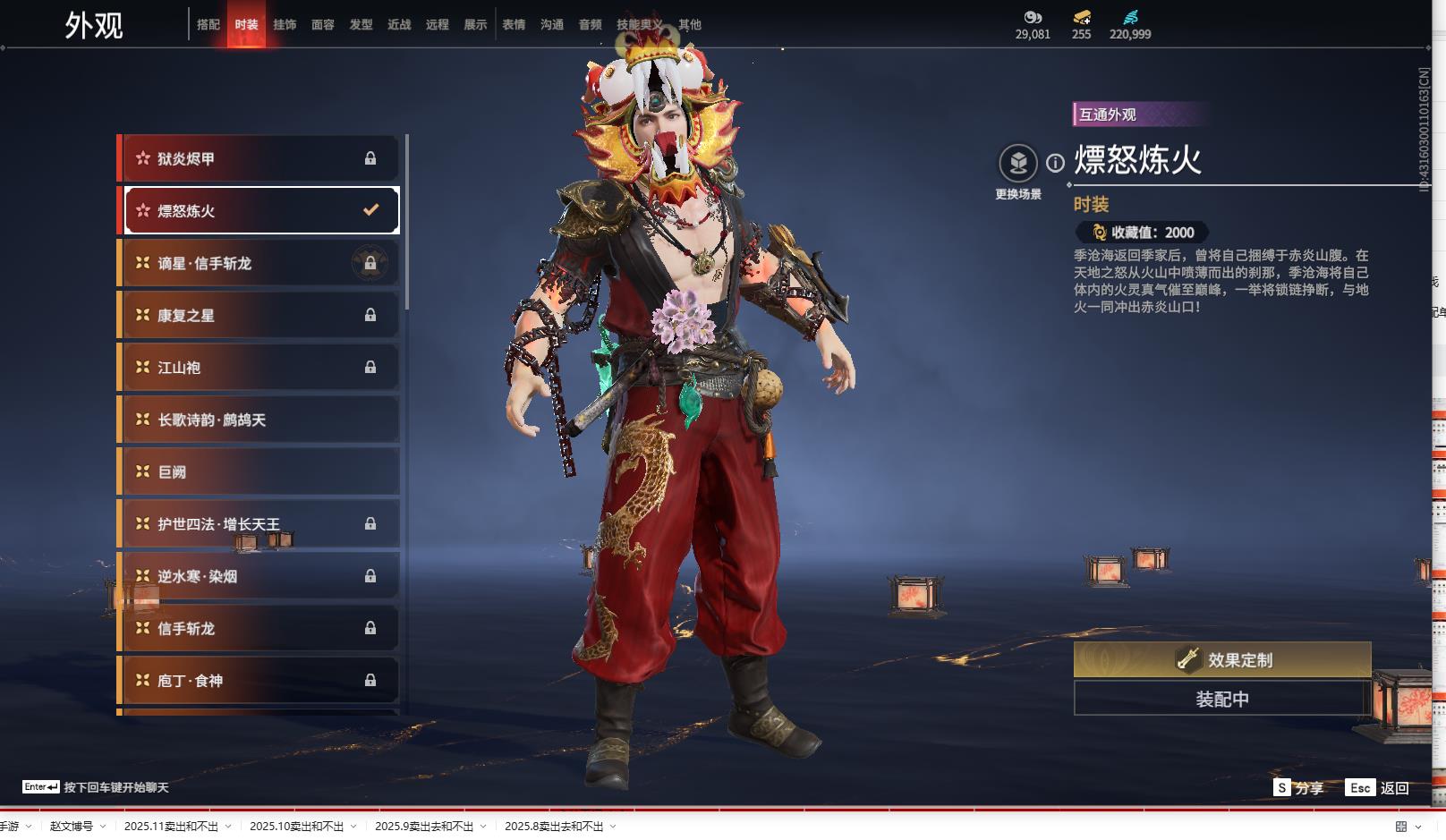Switch to the 表情 tab
The height and width of the screenshot is (840, 1446).
pyautogui.click(x=514, y=25)
